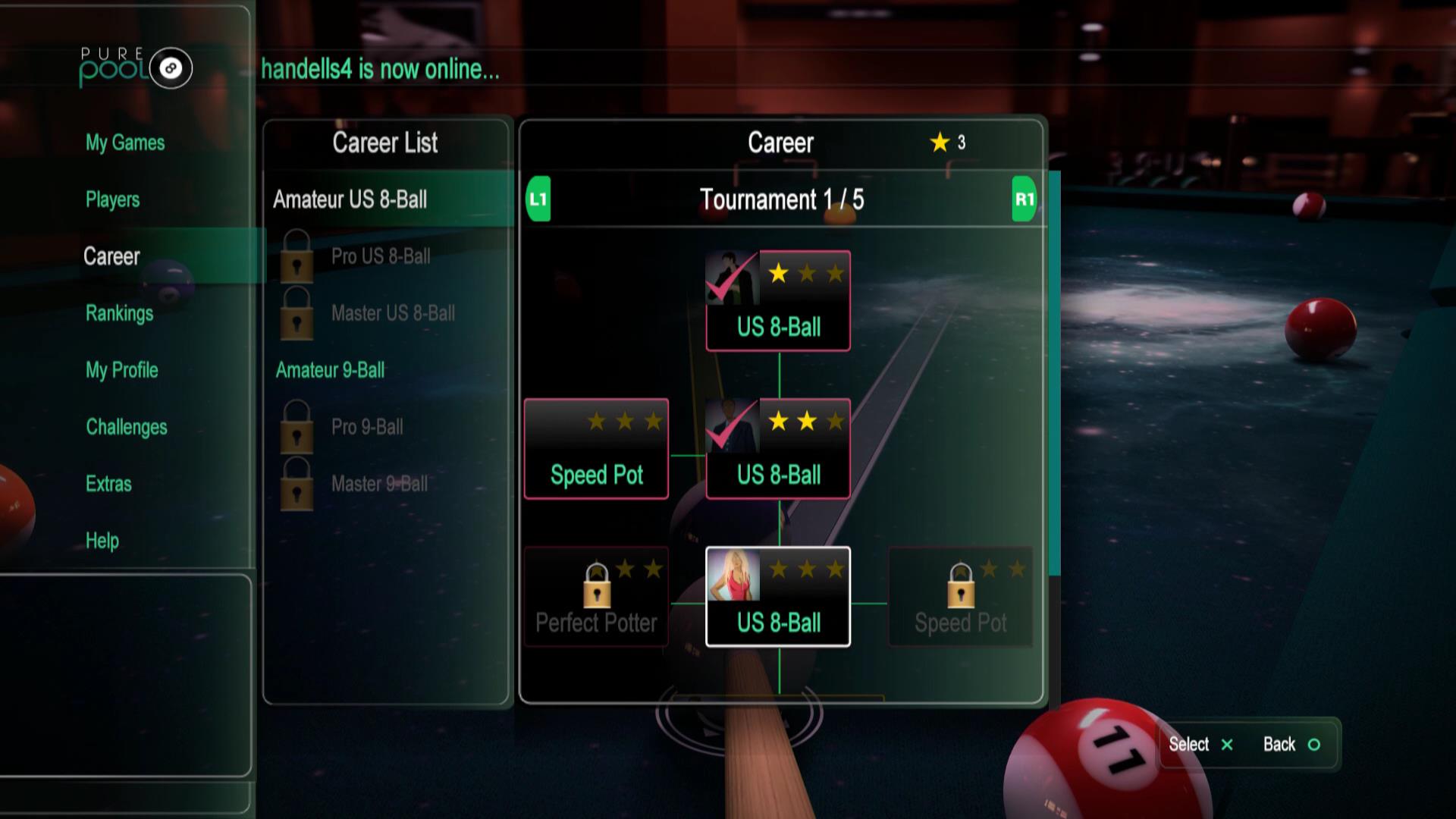
Task: Open the Challenges menu
Action: coord(126,427)
